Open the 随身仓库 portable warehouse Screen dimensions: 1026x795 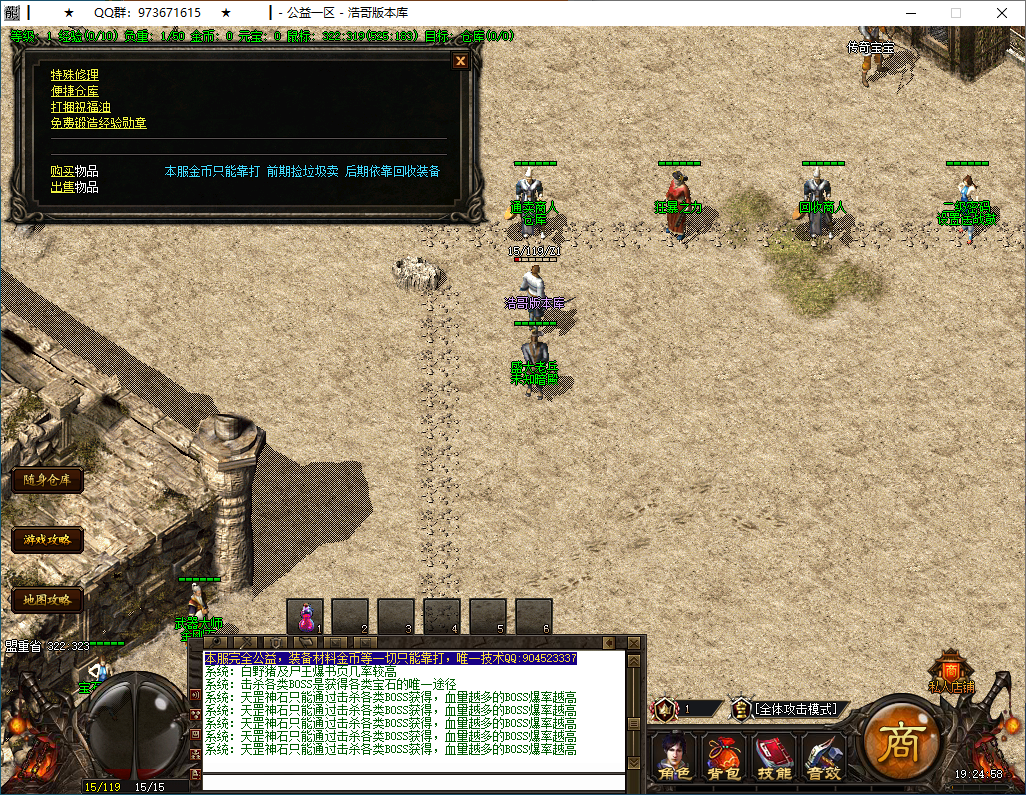pyautogui.click(x=47, y=480)
